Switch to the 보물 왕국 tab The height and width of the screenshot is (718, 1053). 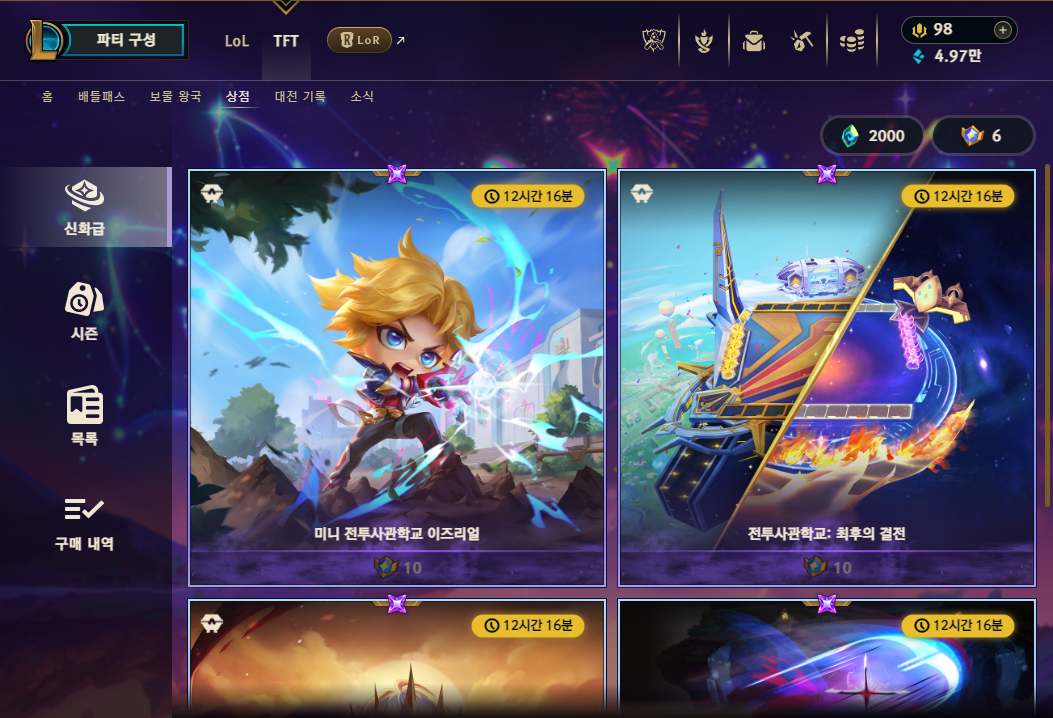(x=175, y=97)
